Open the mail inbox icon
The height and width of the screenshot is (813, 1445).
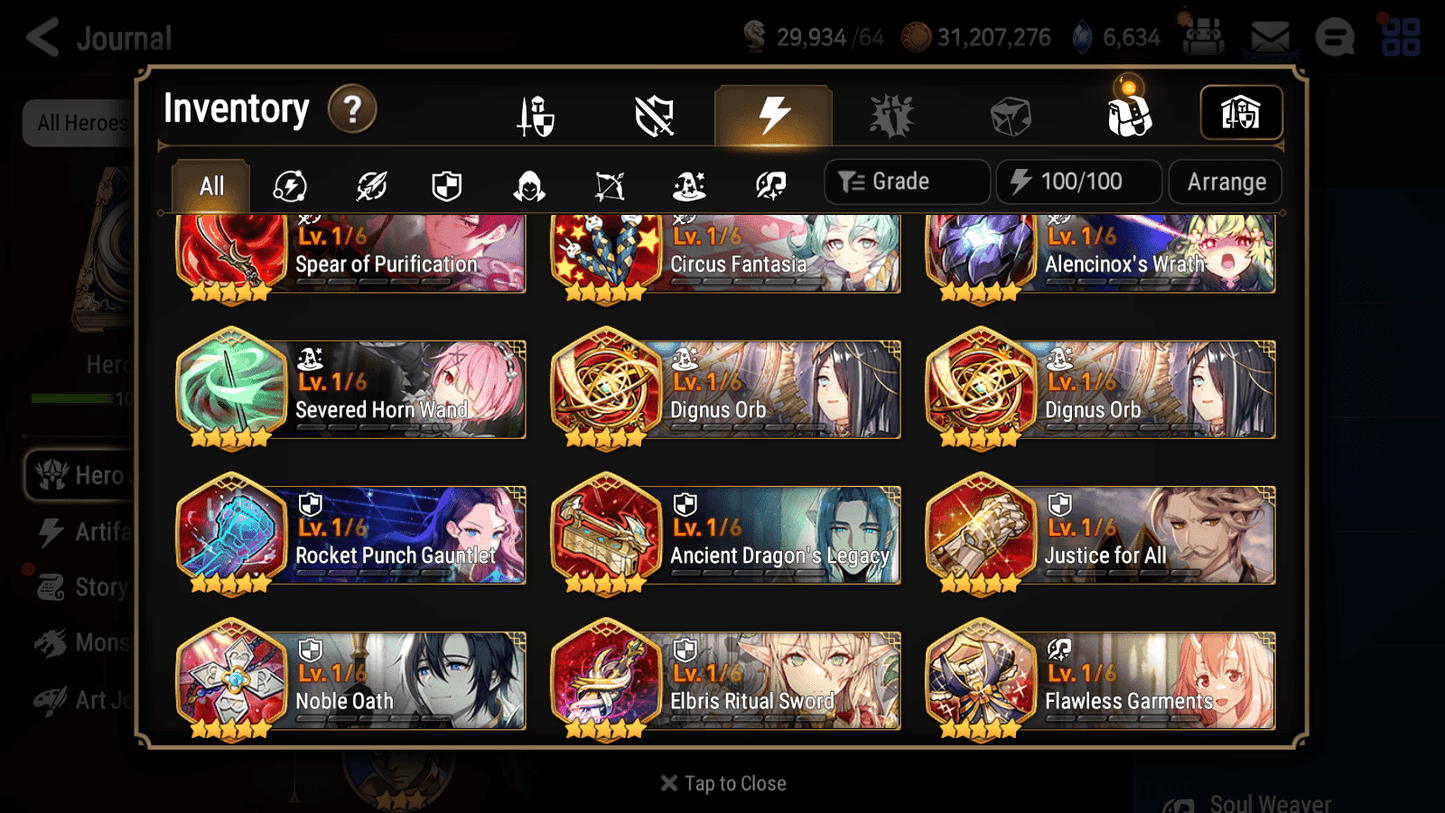click(x=1269, y=36)
